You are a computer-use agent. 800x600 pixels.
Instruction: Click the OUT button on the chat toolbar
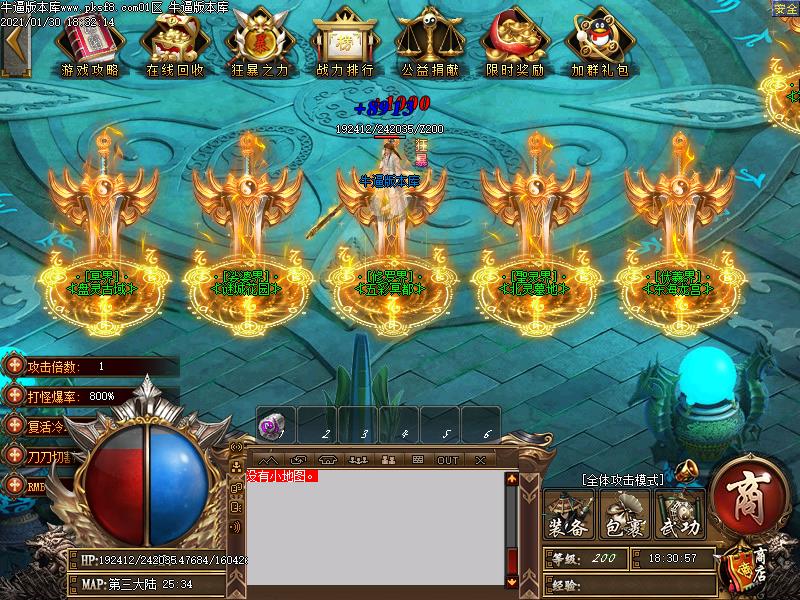click(x=447, y=460)
